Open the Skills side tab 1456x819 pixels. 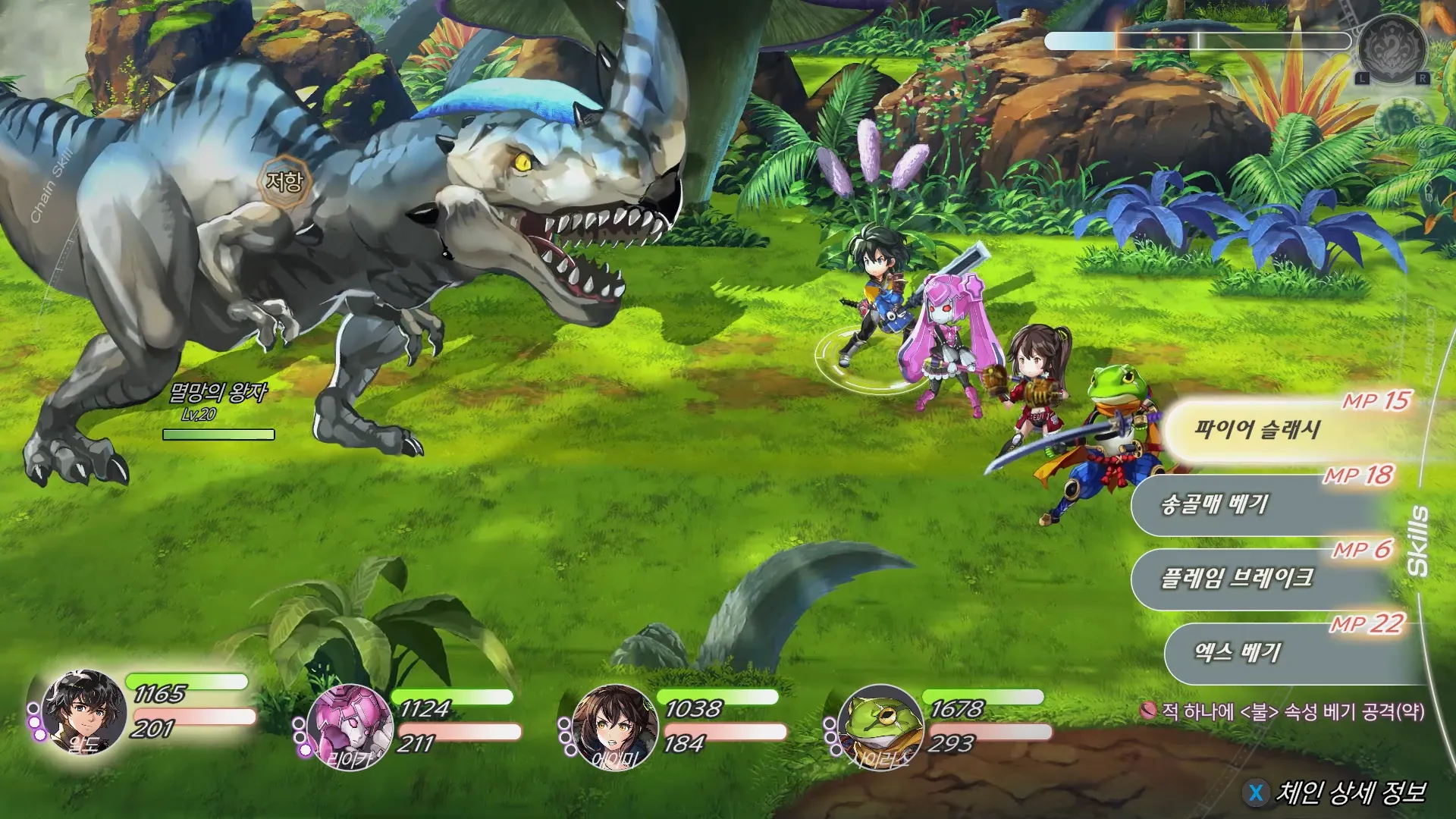point(1417,541)
